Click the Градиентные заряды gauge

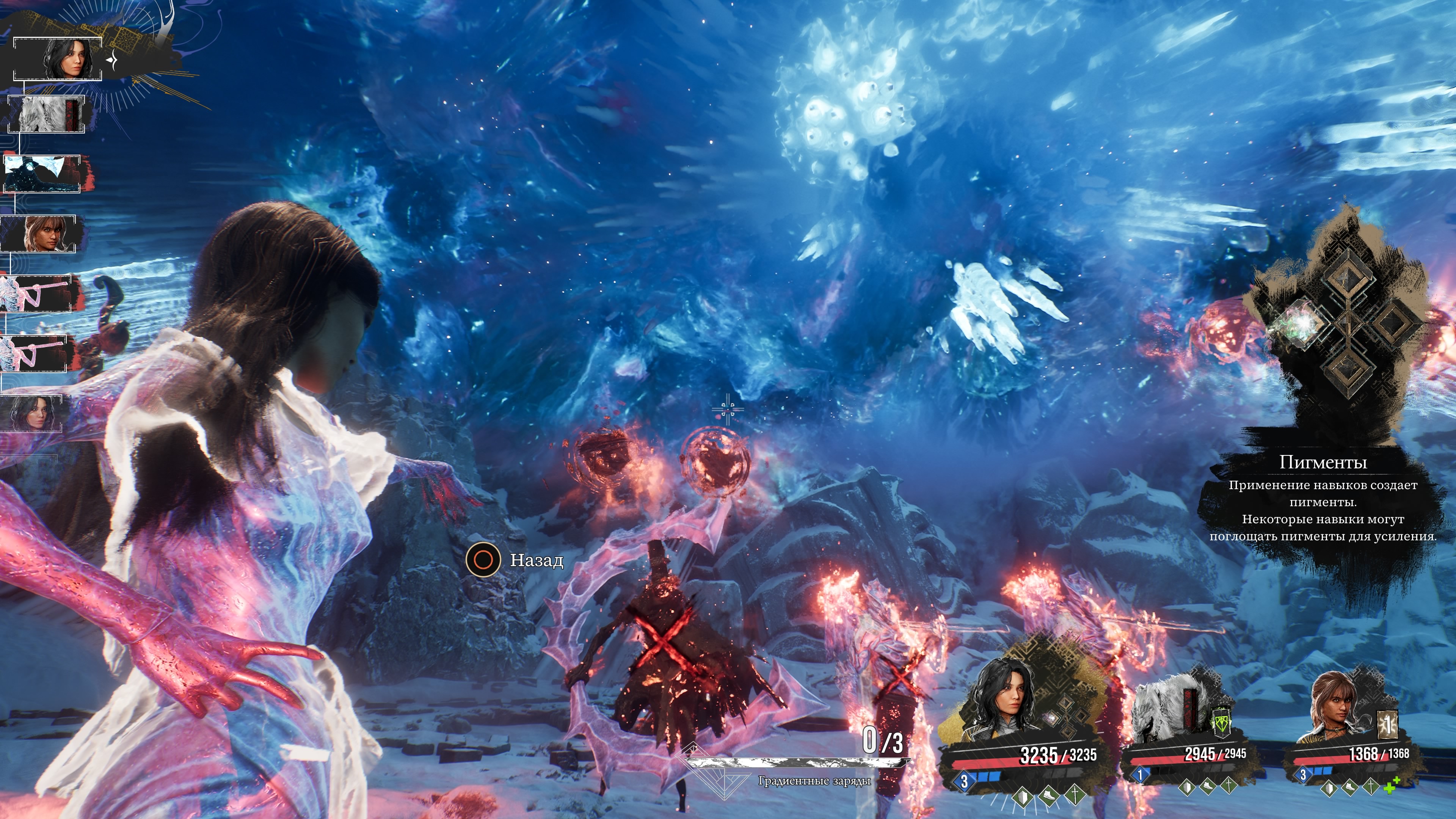[x=797, y=763]
